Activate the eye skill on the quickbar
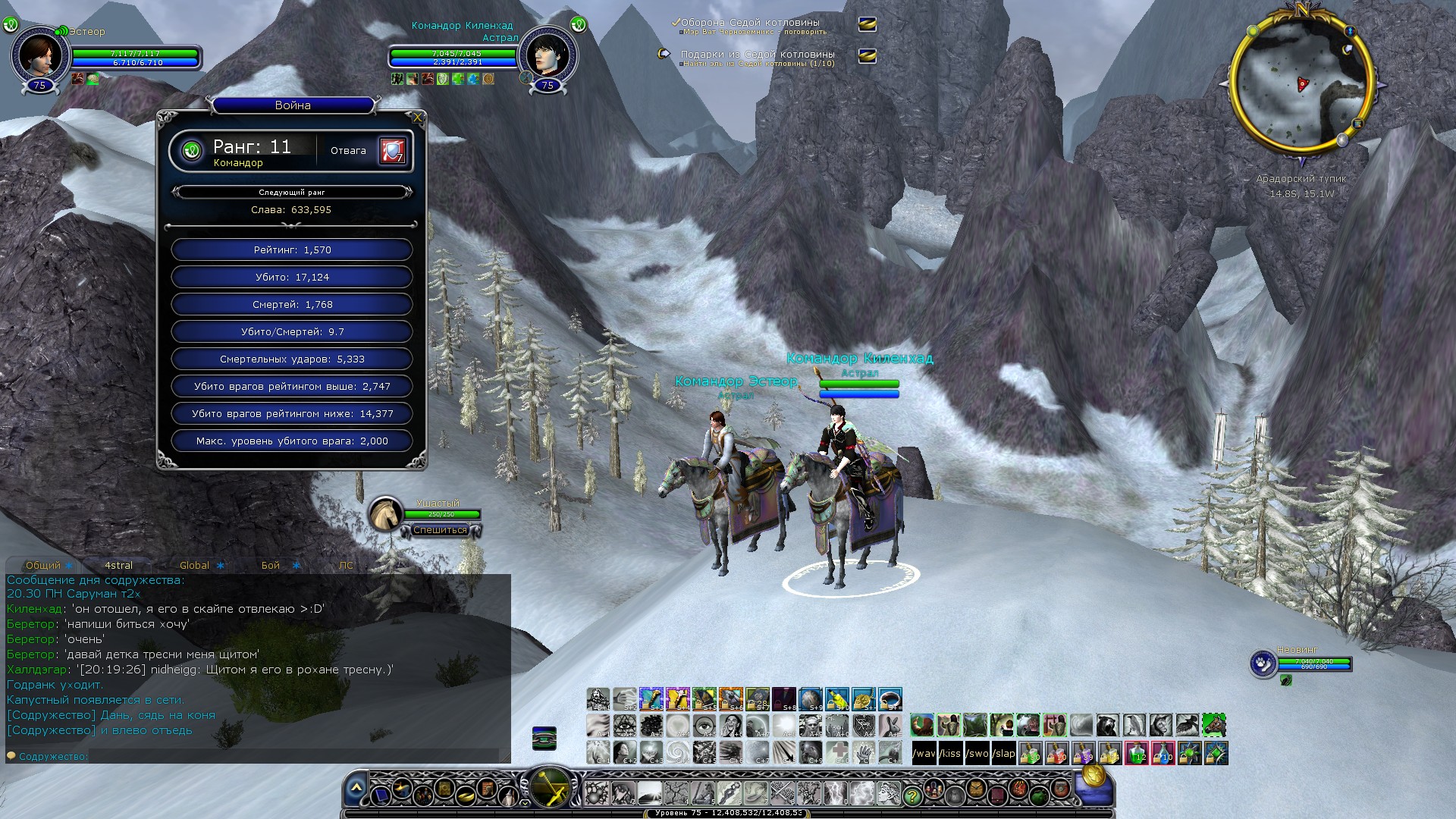The image size is (1456, 819). [704, 725]
